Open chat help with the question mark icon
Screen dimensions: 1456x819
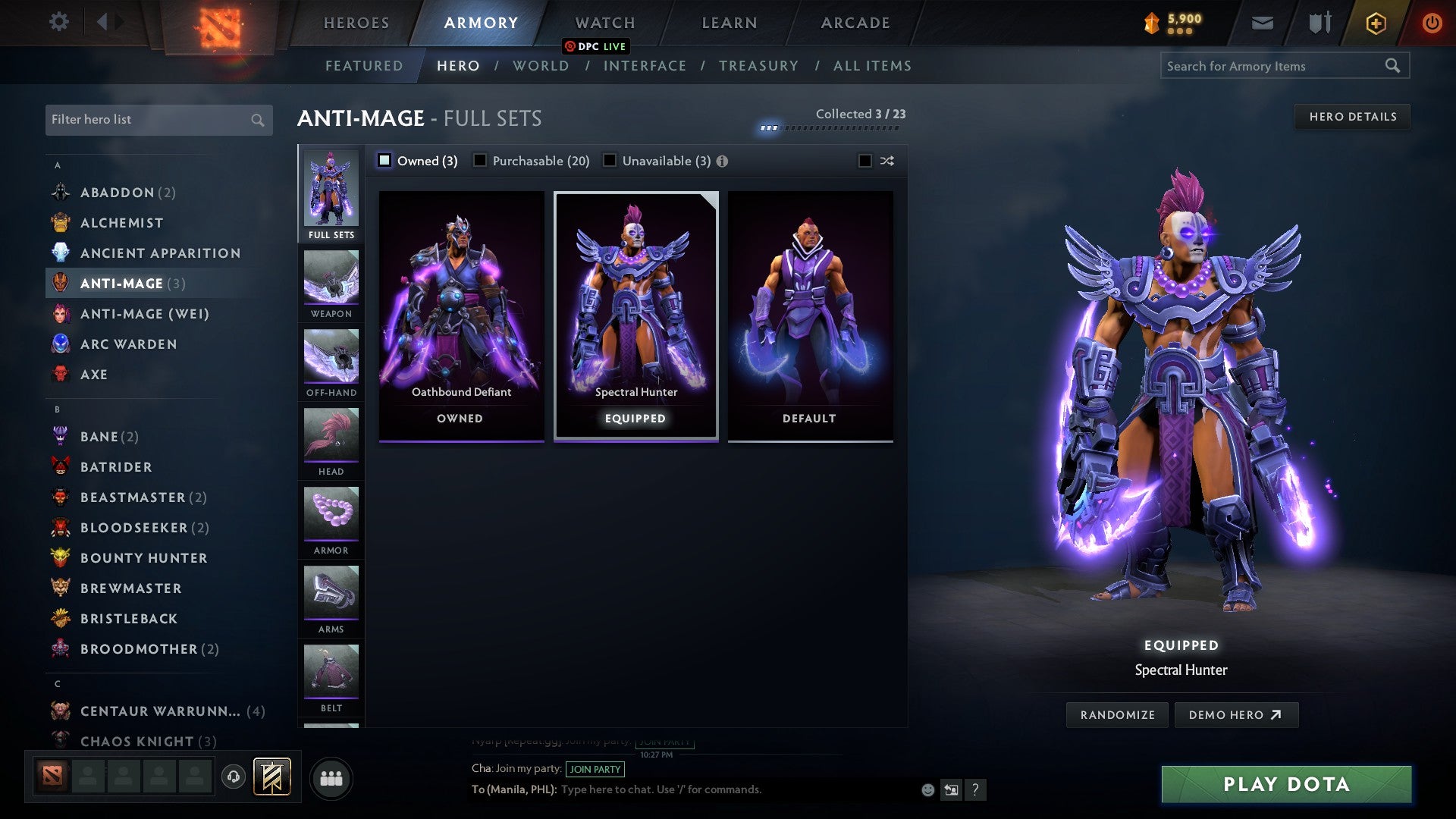(975, 789)
